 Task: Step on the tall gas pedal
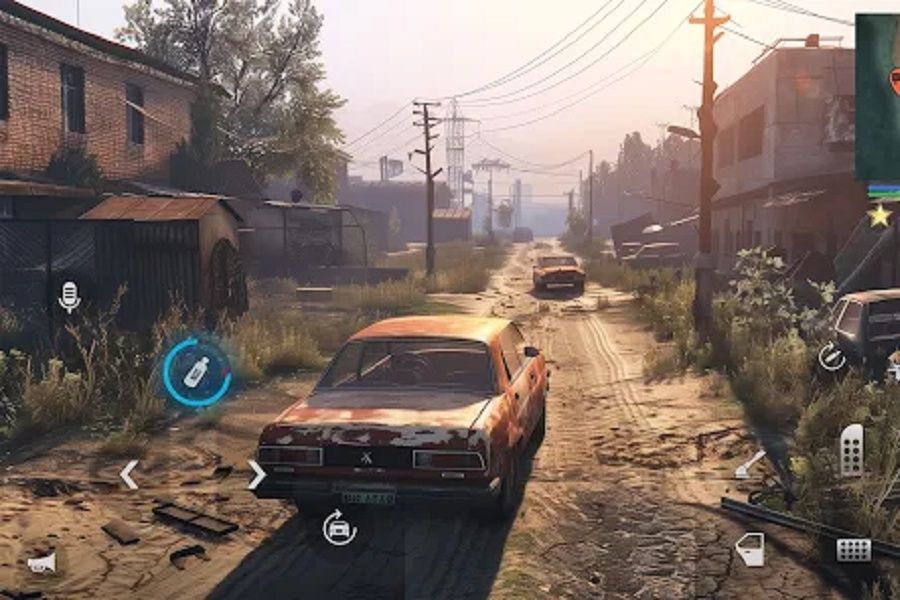coord(851,450)
